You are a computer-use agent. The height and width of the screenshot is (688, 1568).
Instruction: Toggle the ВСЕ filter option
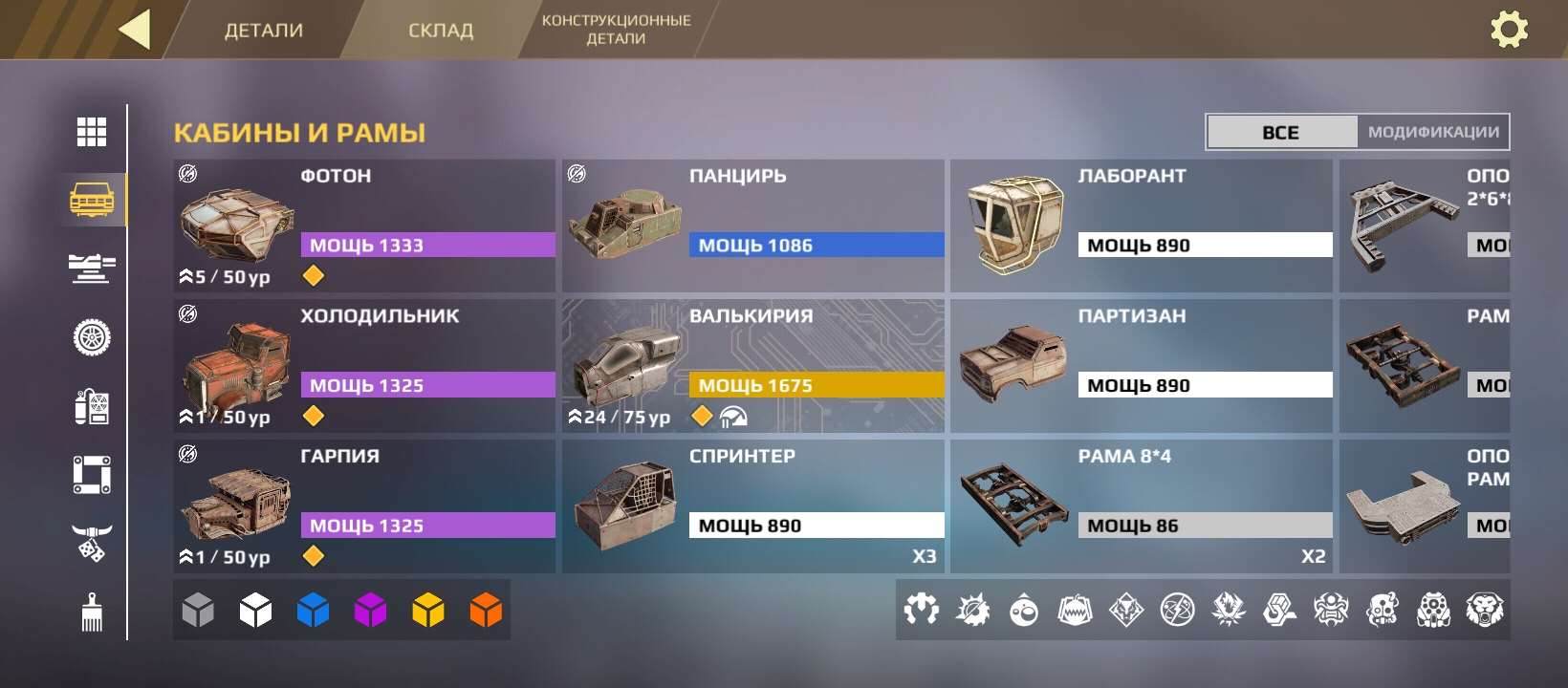point(1281,131)
